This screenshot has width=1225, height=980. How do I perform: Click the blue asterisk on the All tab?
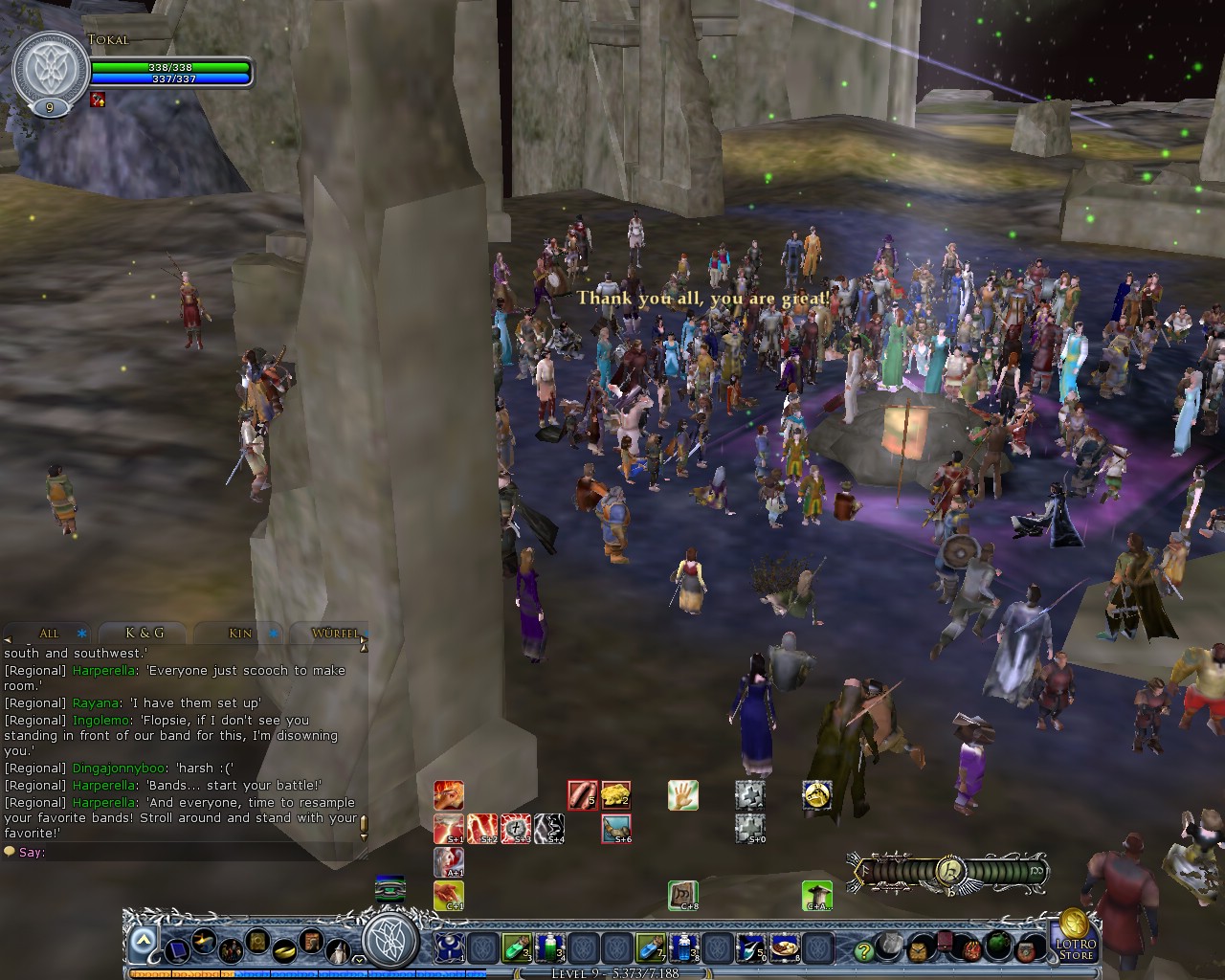80,634
